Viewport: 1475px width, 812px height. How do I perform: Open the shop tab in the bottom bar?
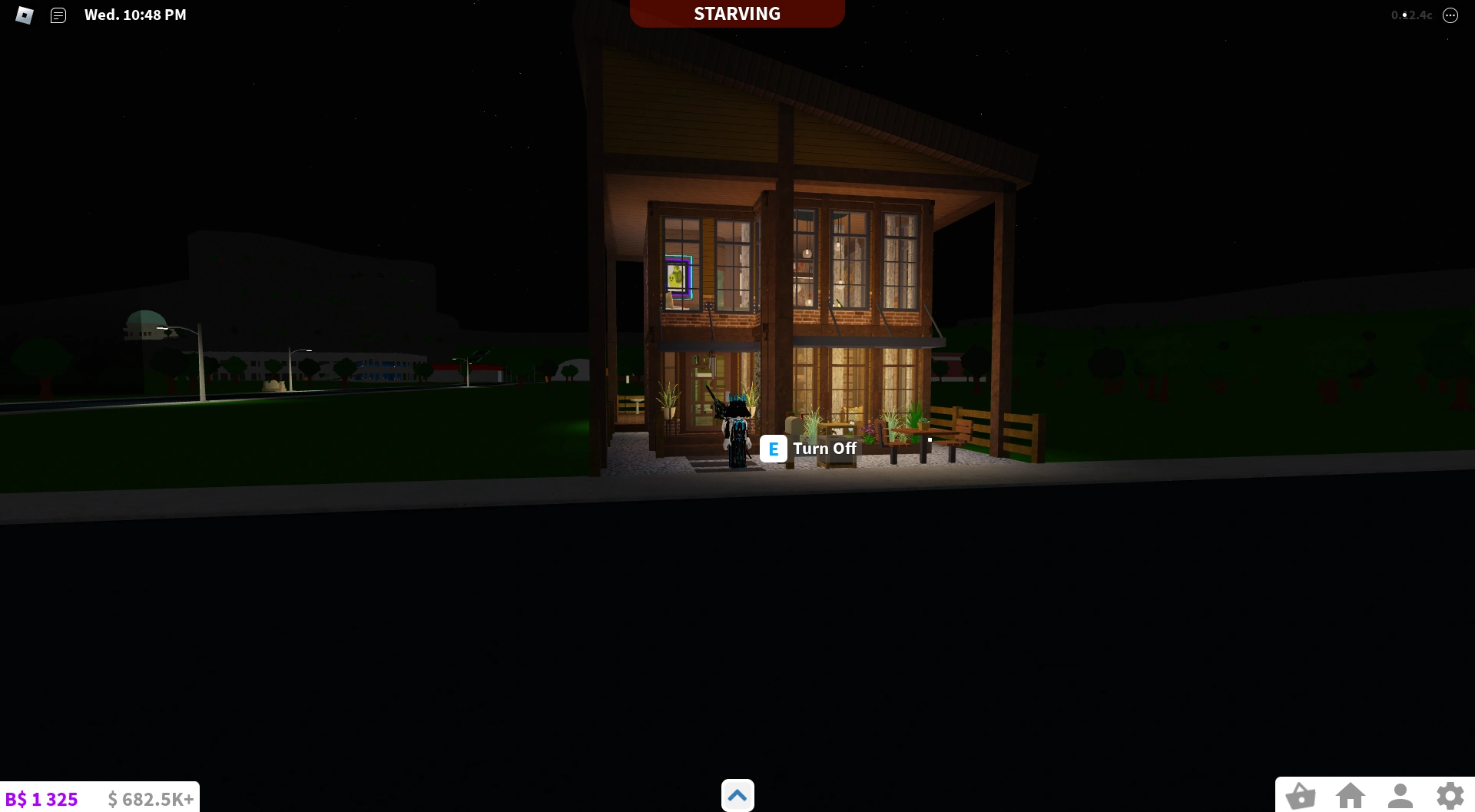tap(1301, 797)
